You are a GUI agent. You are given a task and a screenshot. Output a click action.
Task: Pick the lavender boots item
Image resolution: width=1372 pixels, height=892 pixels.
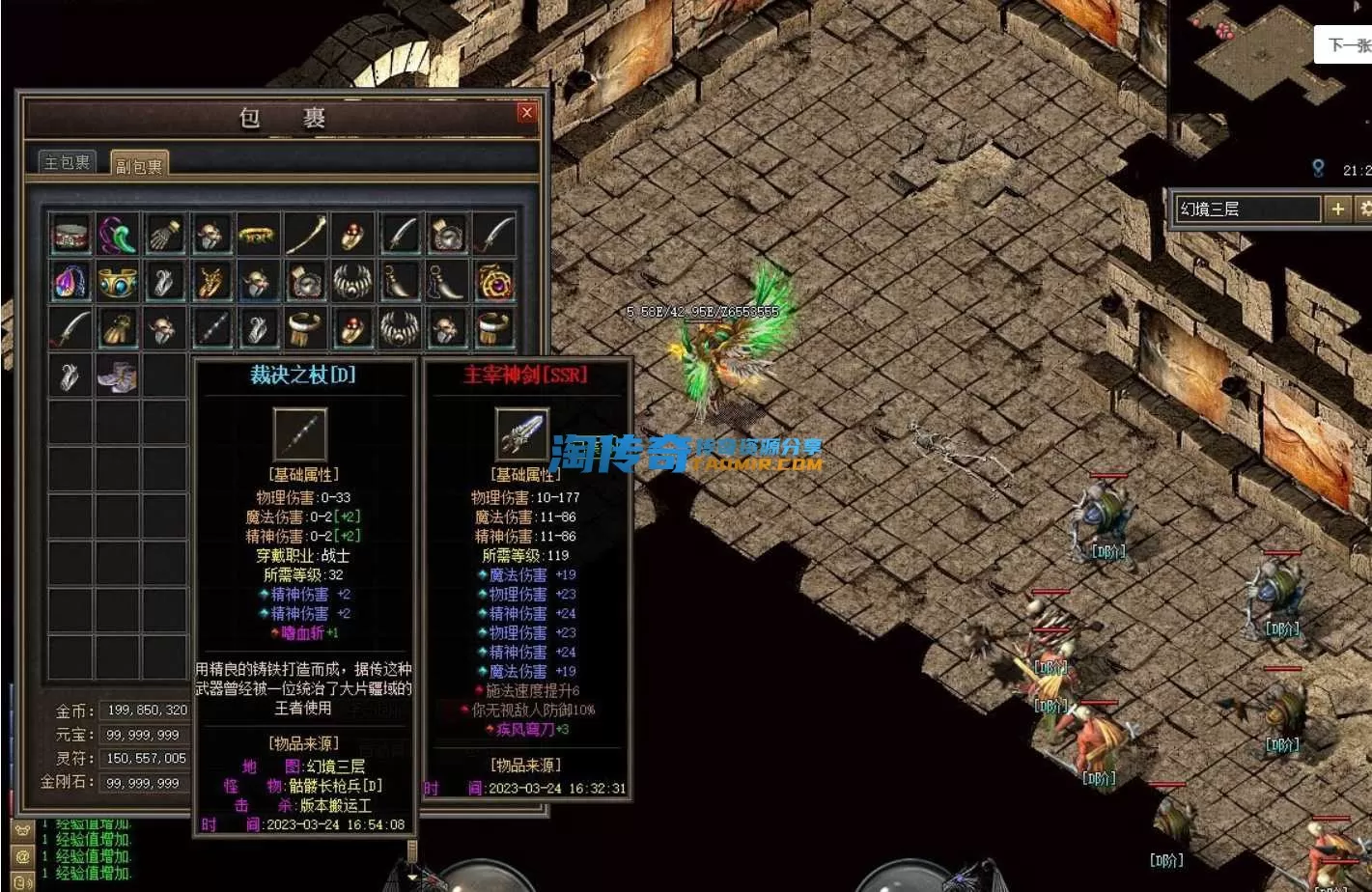(117, 376)
